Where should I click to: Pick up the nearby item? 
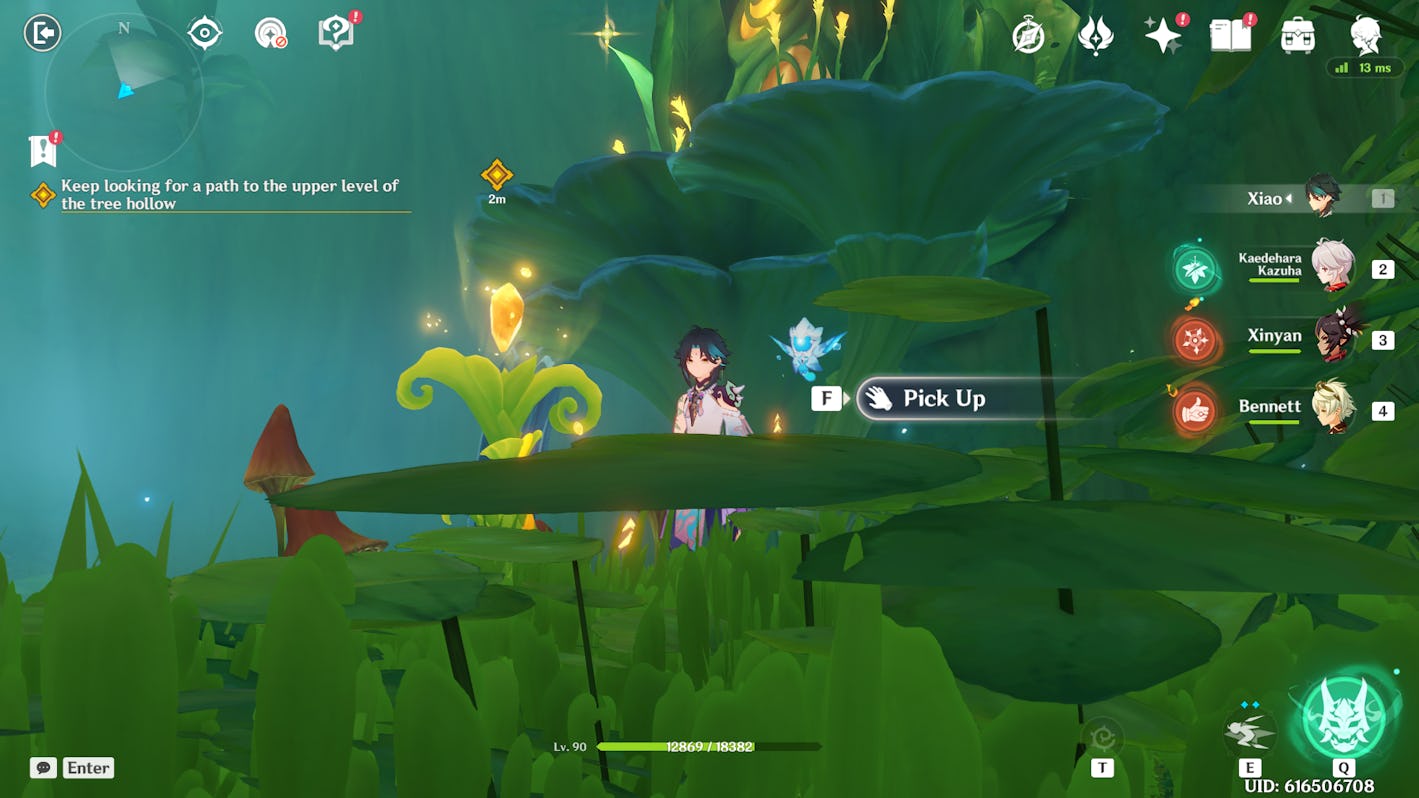pos(943,399)
